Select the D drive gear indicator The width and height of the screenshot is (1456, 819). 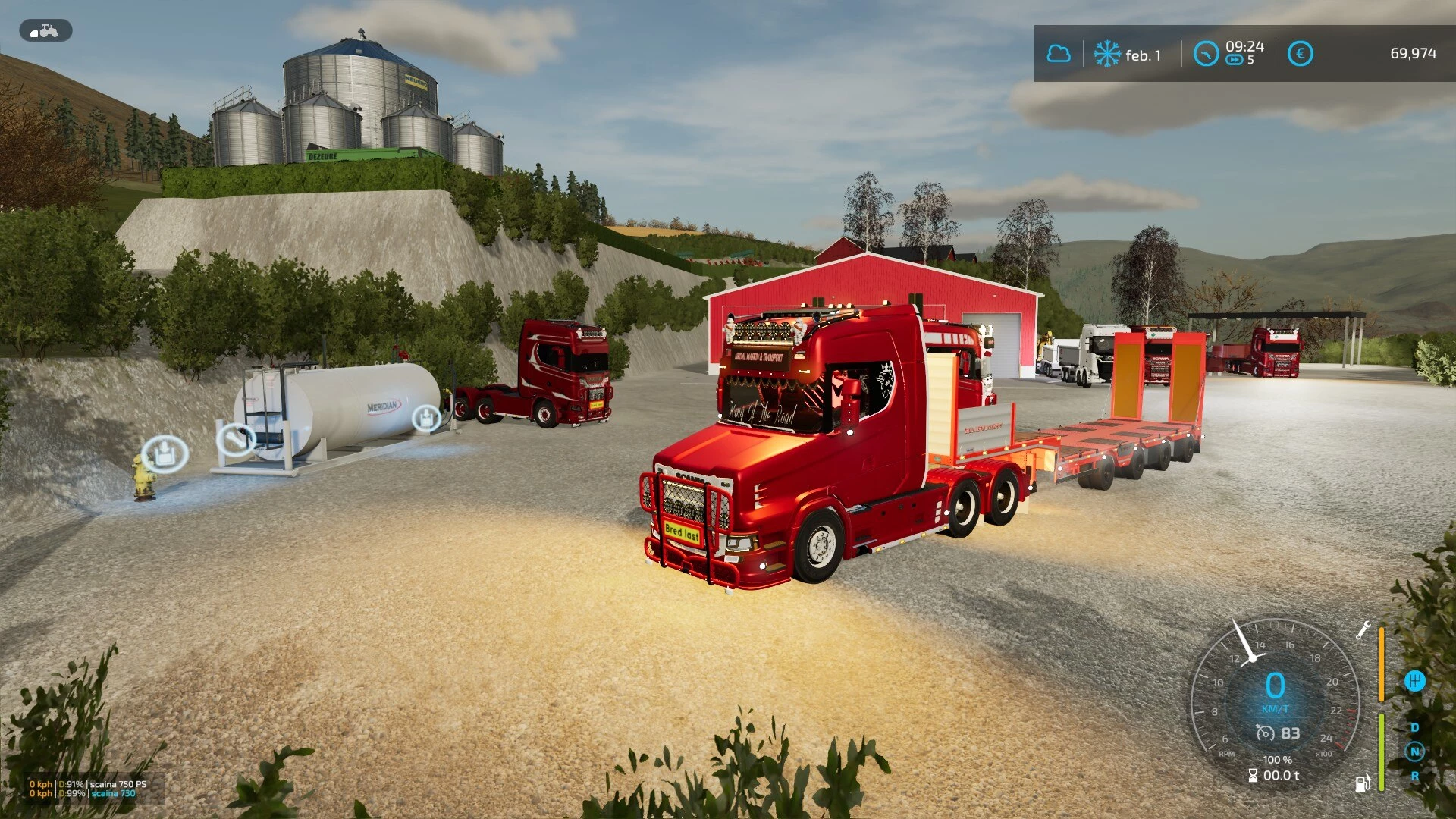click(1415, 726)
